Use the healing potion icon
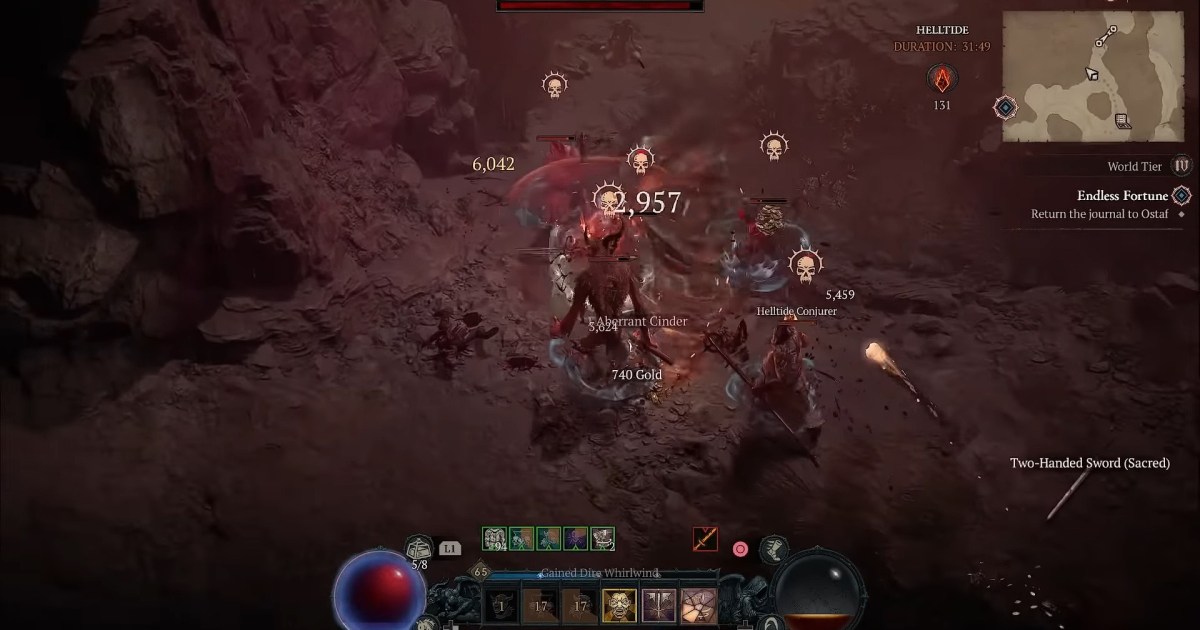Viewport: 1200px width, 630px height. pyautogui.click(x=419, y=548)
